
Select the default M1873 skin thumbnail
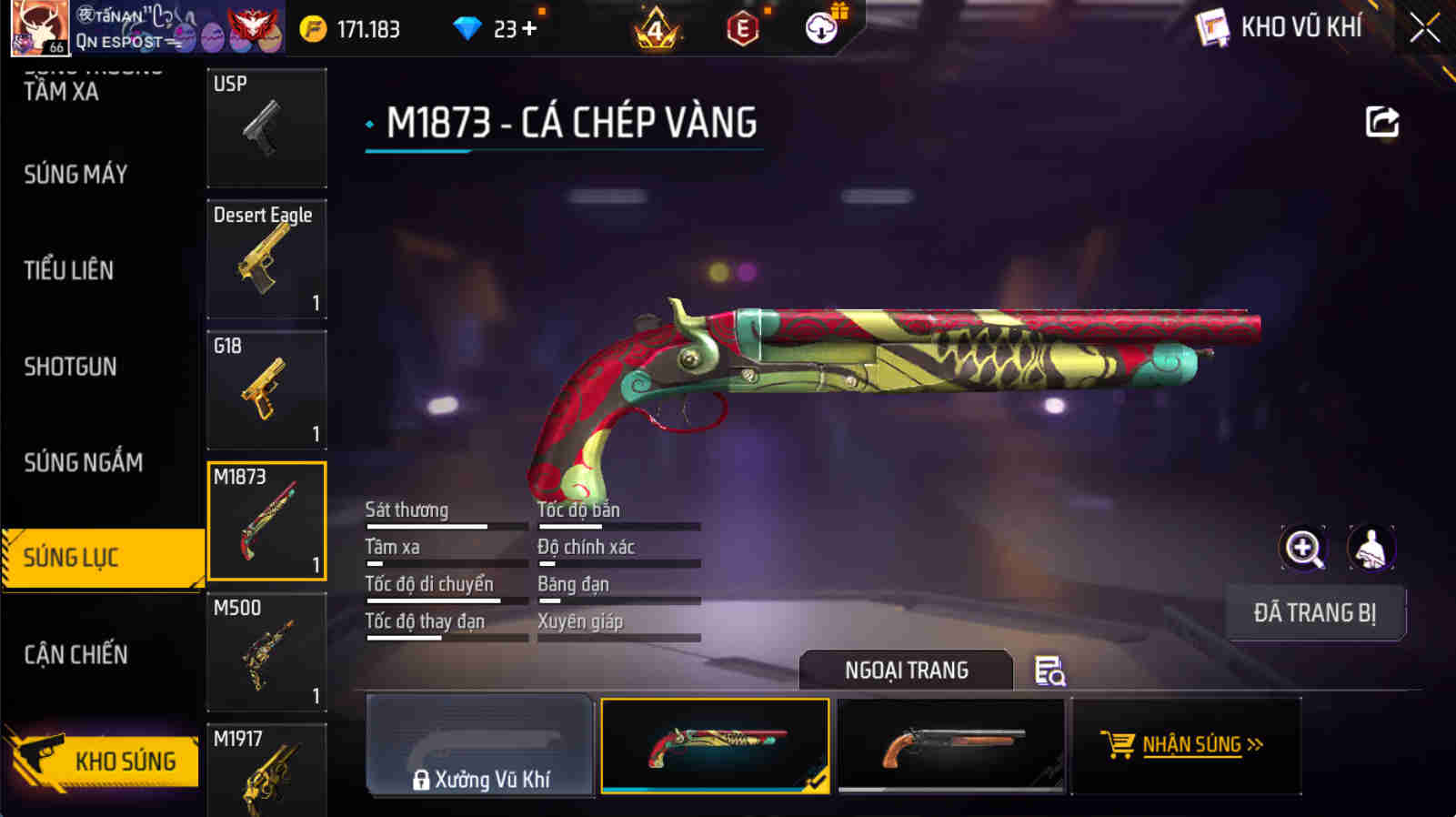tap(950, 745)
